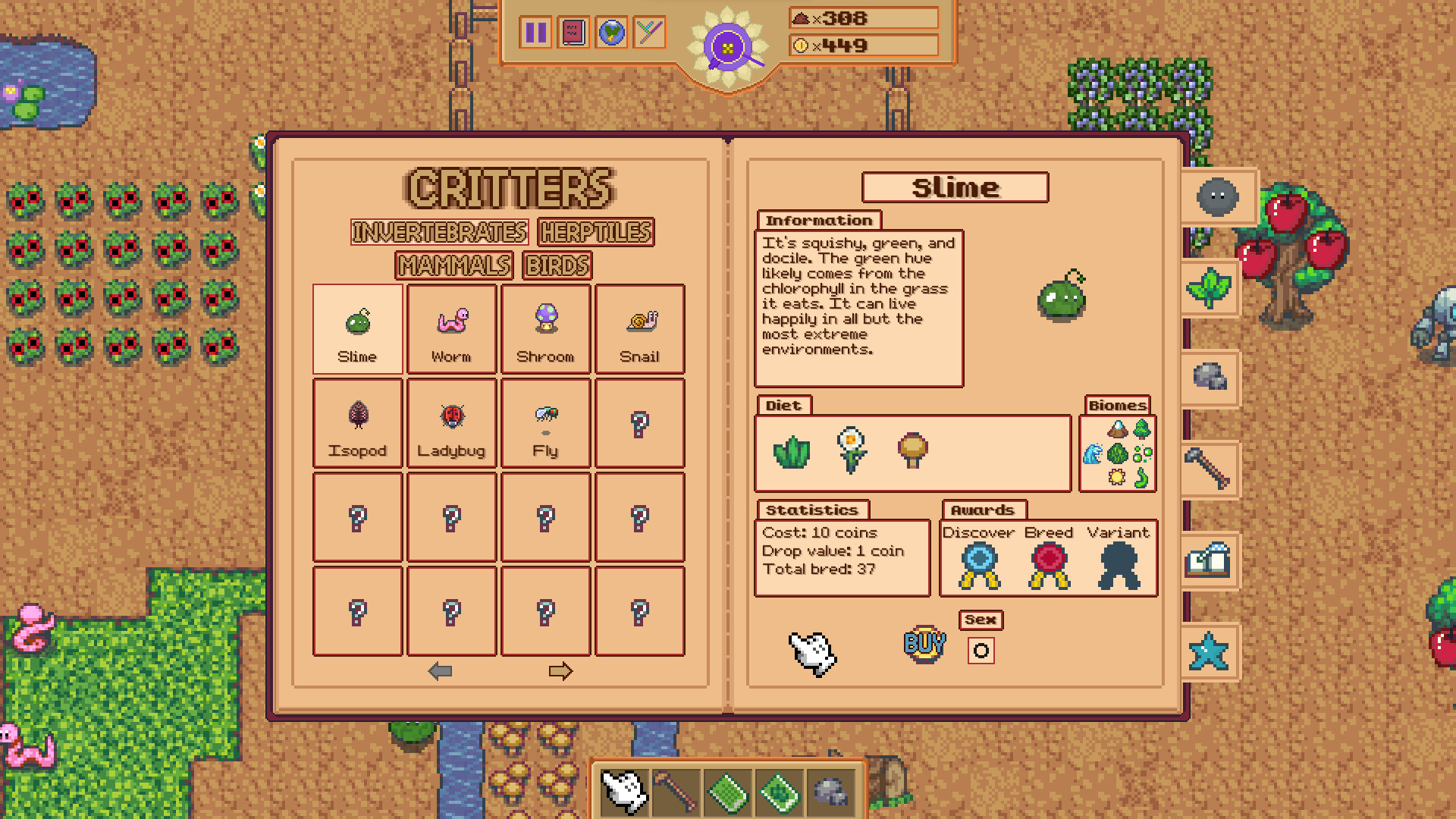Select the hand cursor tool in the bottom hotbar

623,791
